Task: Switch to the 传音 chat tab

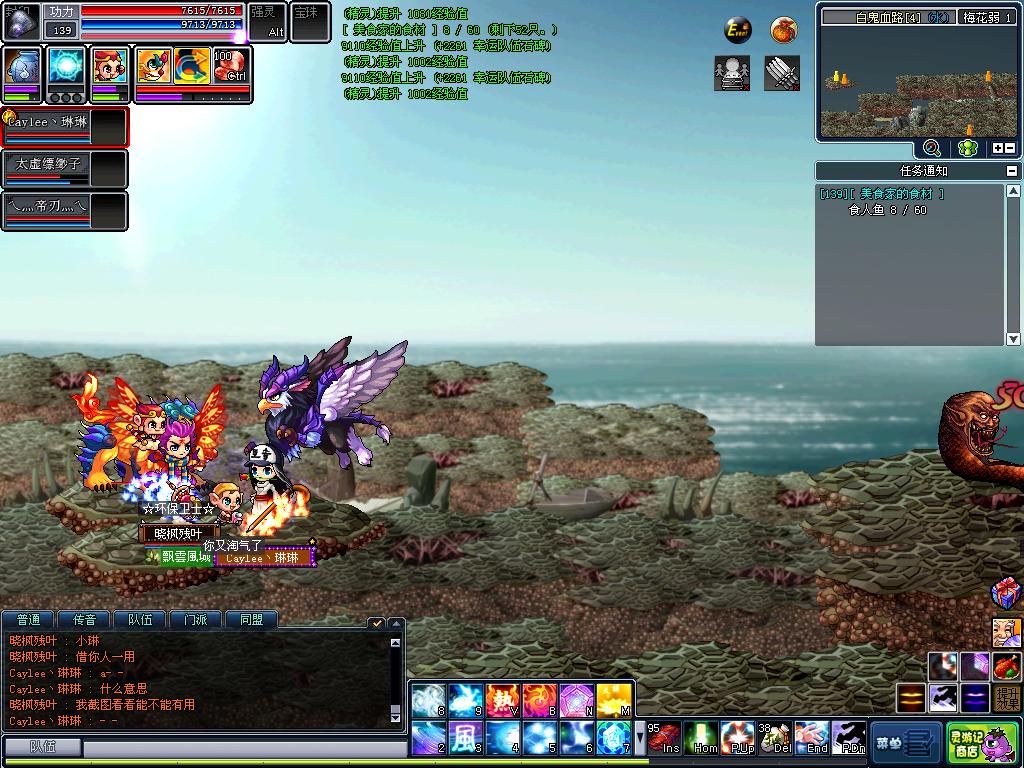Action: (x=84, y=620)
